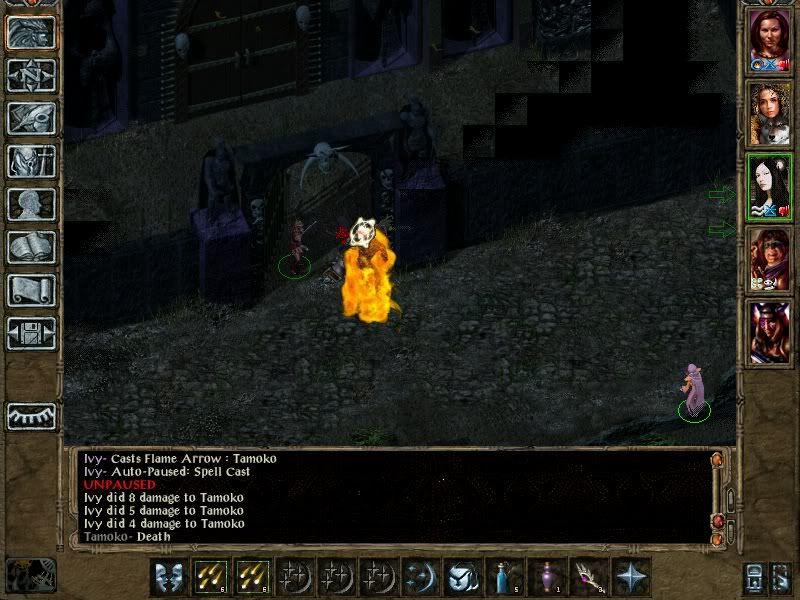
Task: Show the character record bust button
Action: tap(31, 205)
